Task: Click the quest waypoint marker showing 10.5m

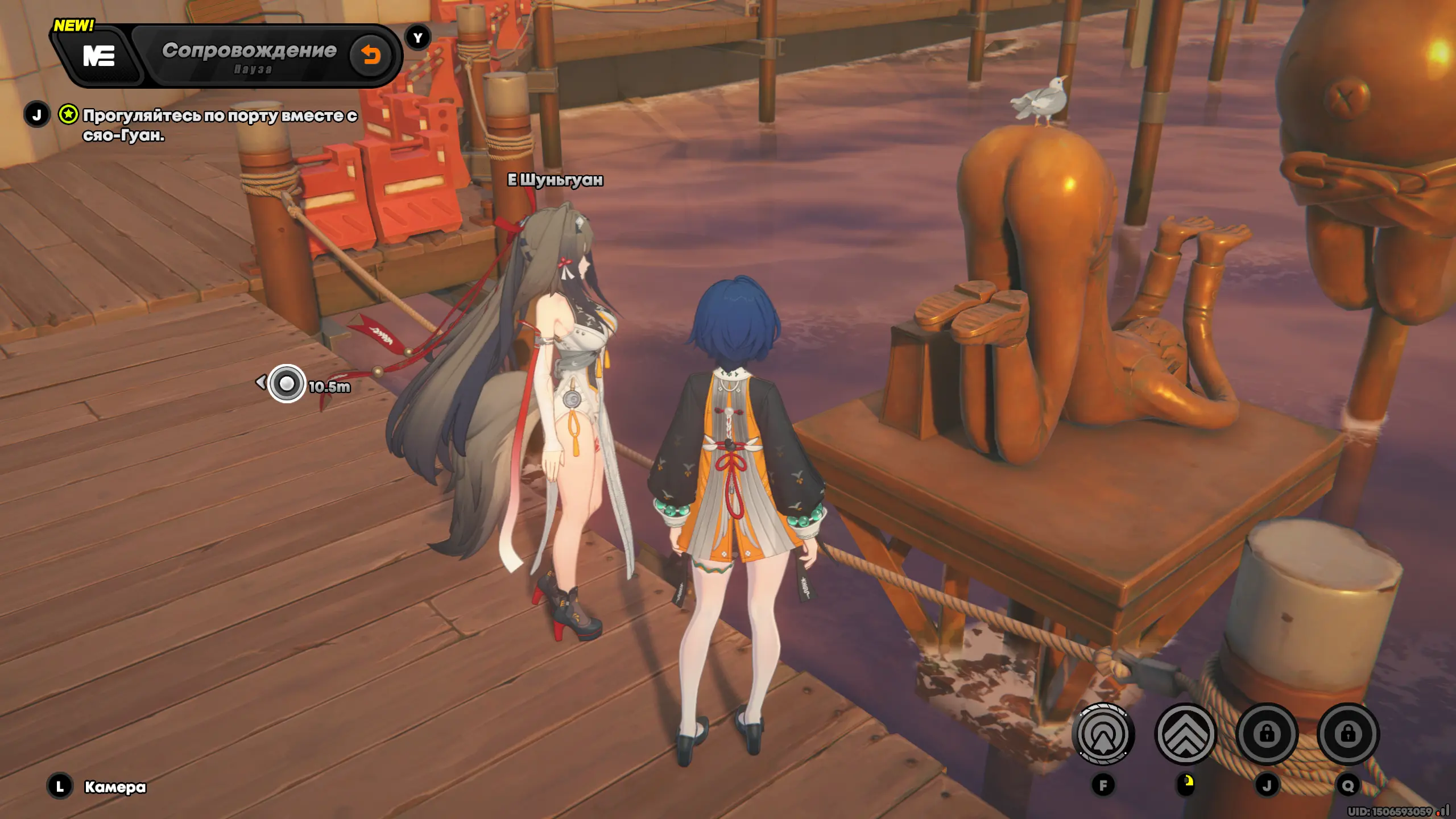Action: pyautogui.click(x=287, y=384)
